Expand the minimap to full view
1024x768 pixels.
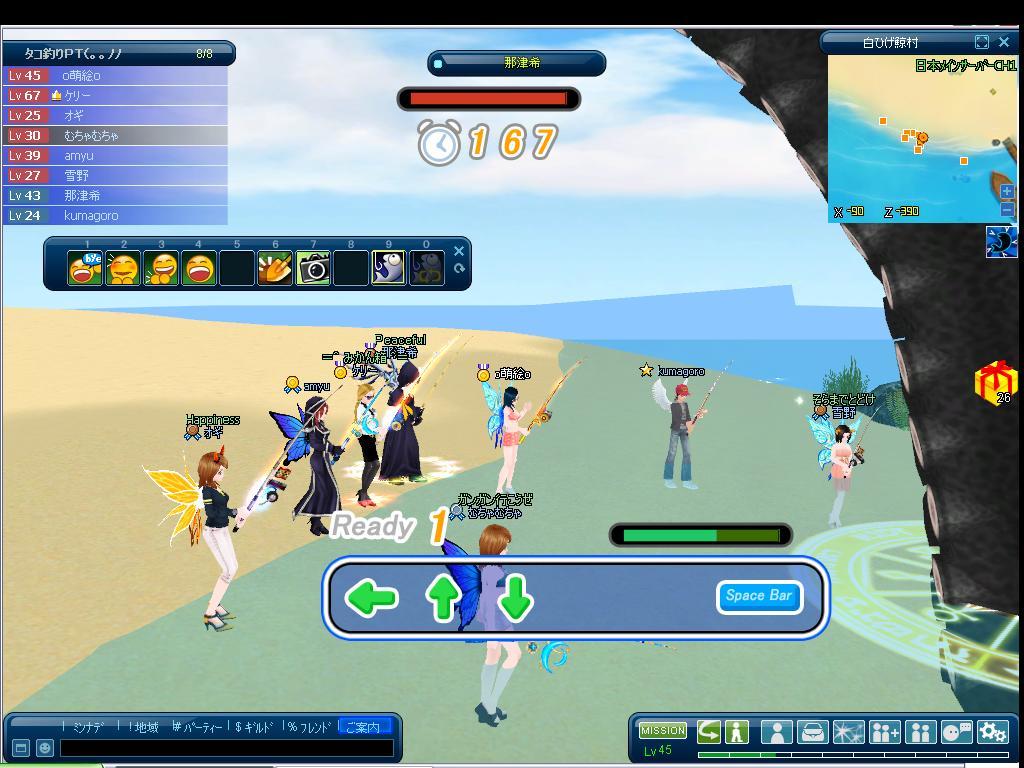click(982, 42)
